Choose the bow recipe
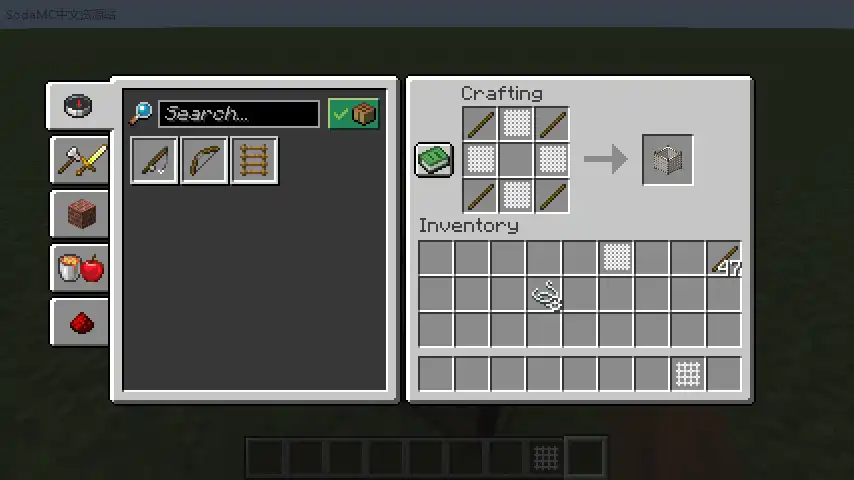Viewport: 854px width, 480px height. pos(204,160)
